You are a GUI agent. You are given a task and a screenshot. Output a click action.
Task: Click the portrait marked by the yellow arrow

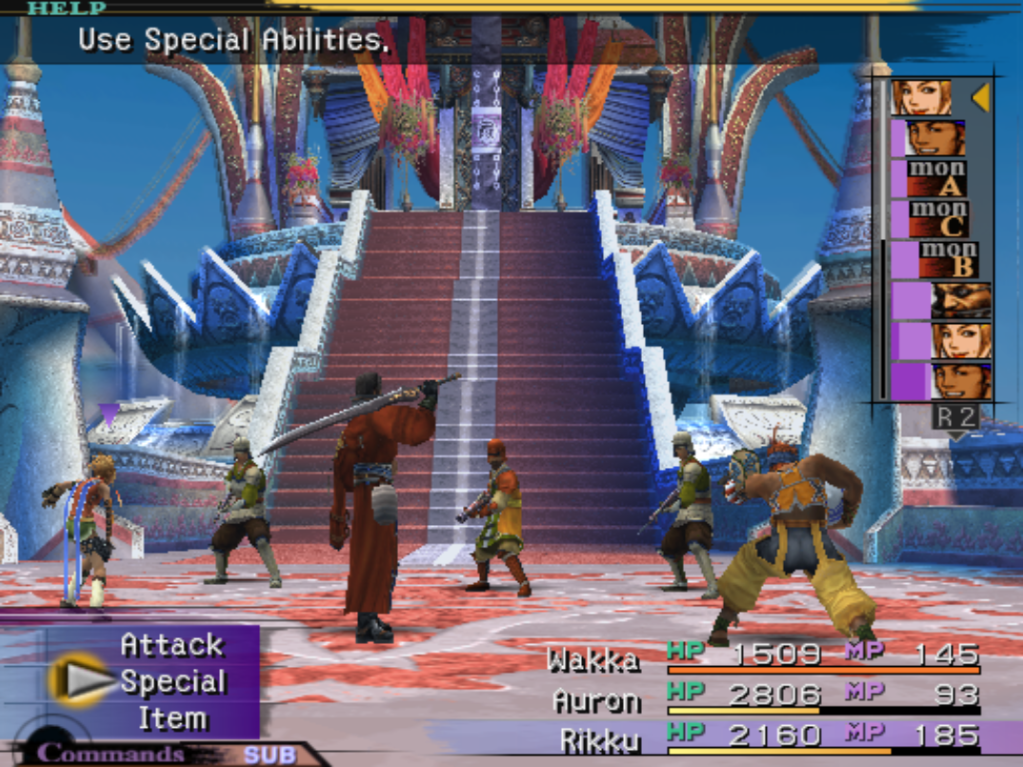click(921, 98)
